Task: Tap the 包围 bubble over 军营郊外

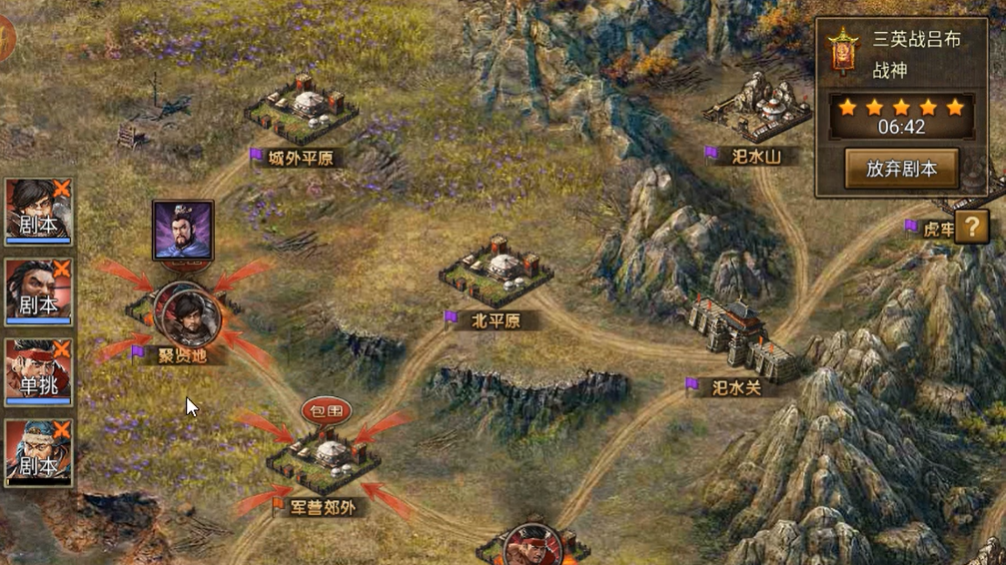Action: [x=326, y=410]
